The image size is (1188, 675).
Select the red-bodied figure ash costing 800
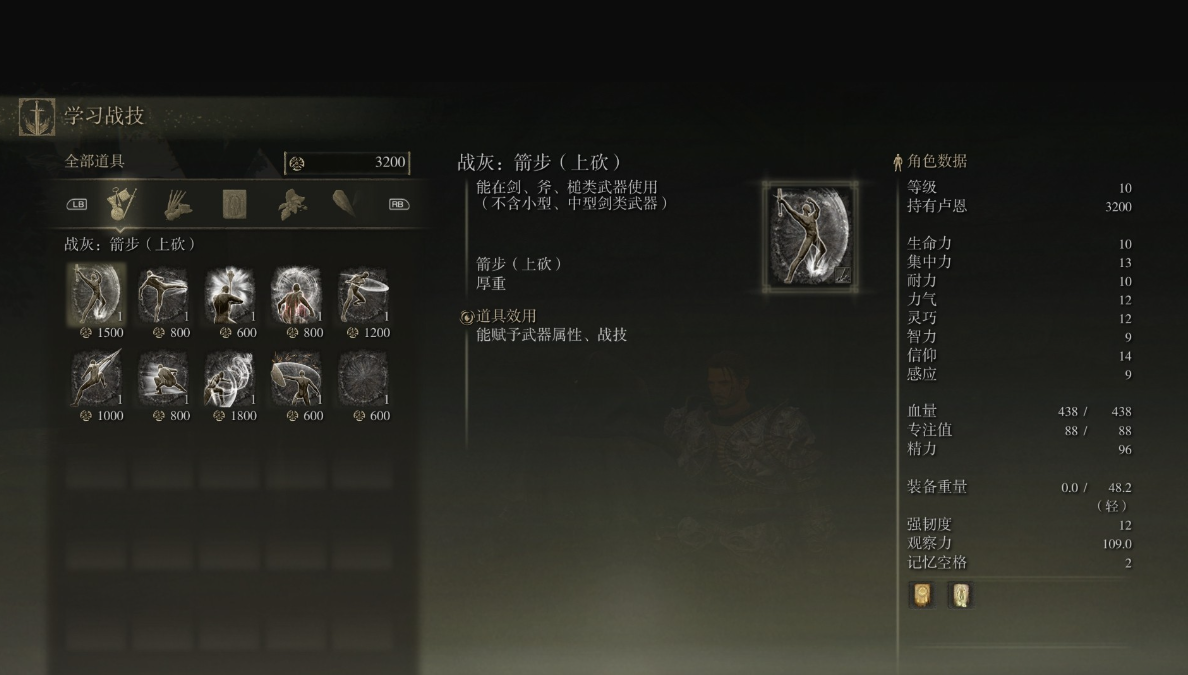click(296, 295)
